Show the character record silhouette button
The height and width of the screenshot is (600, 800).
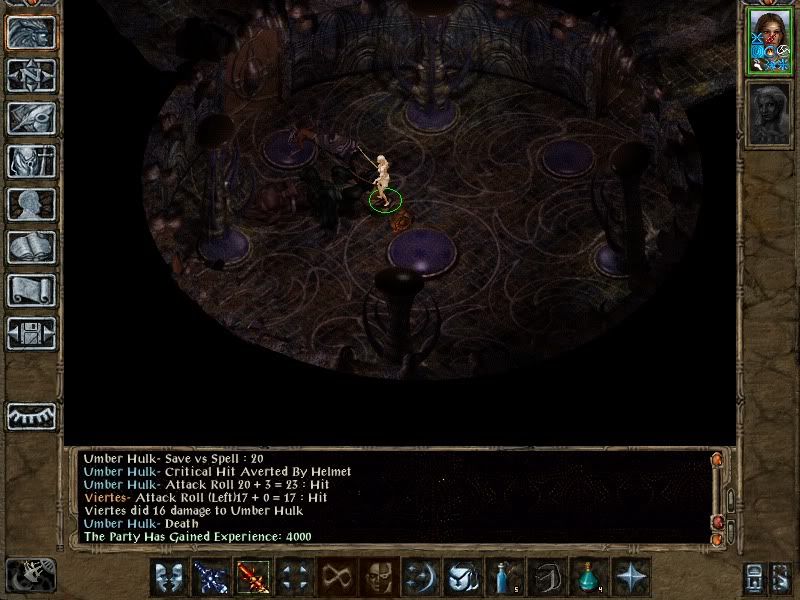pos(30,204)
